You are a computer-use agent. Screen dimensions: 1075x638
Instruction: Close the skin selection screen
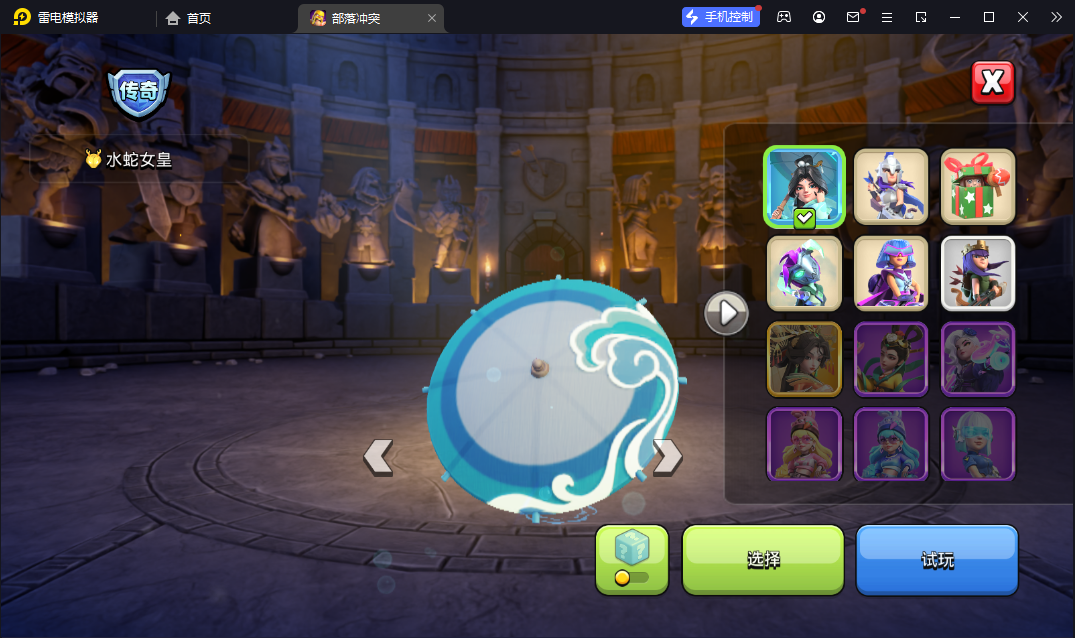point(992,83)
